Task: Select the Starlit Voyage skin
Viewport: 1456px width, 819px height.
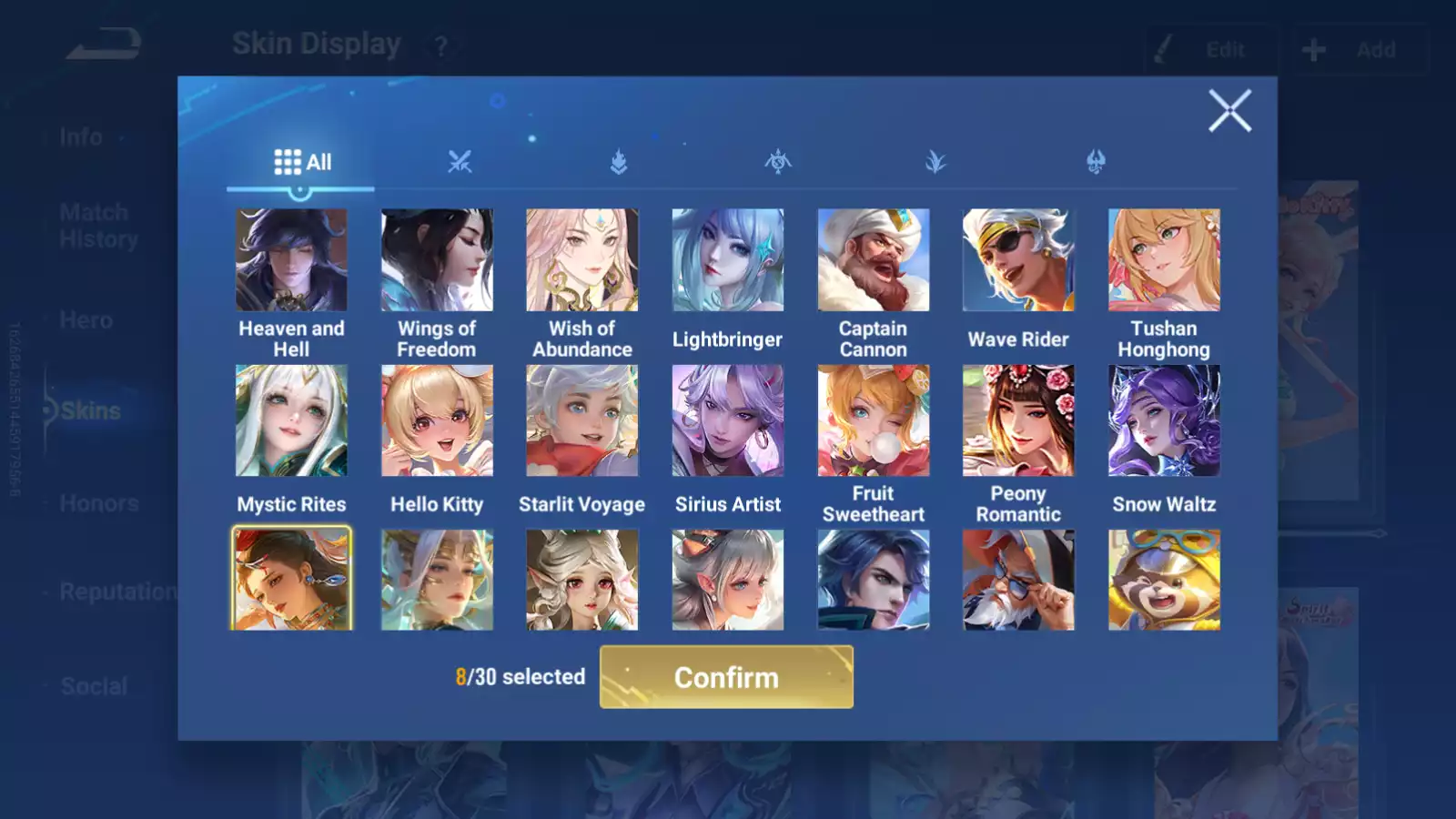Action: (x=582, y=420)
